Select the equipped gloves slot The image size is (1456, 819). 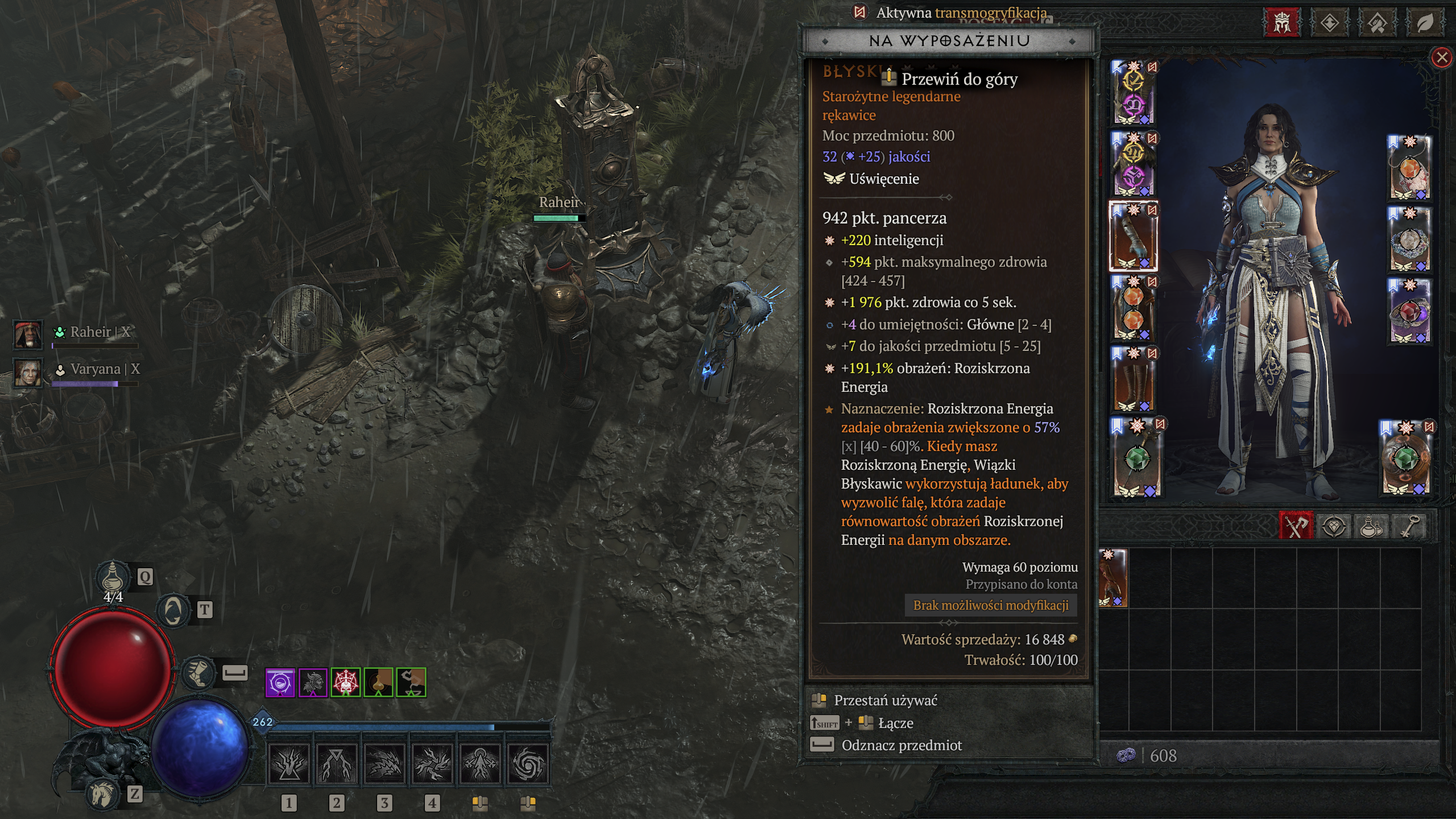click(x=1134, y=235)
